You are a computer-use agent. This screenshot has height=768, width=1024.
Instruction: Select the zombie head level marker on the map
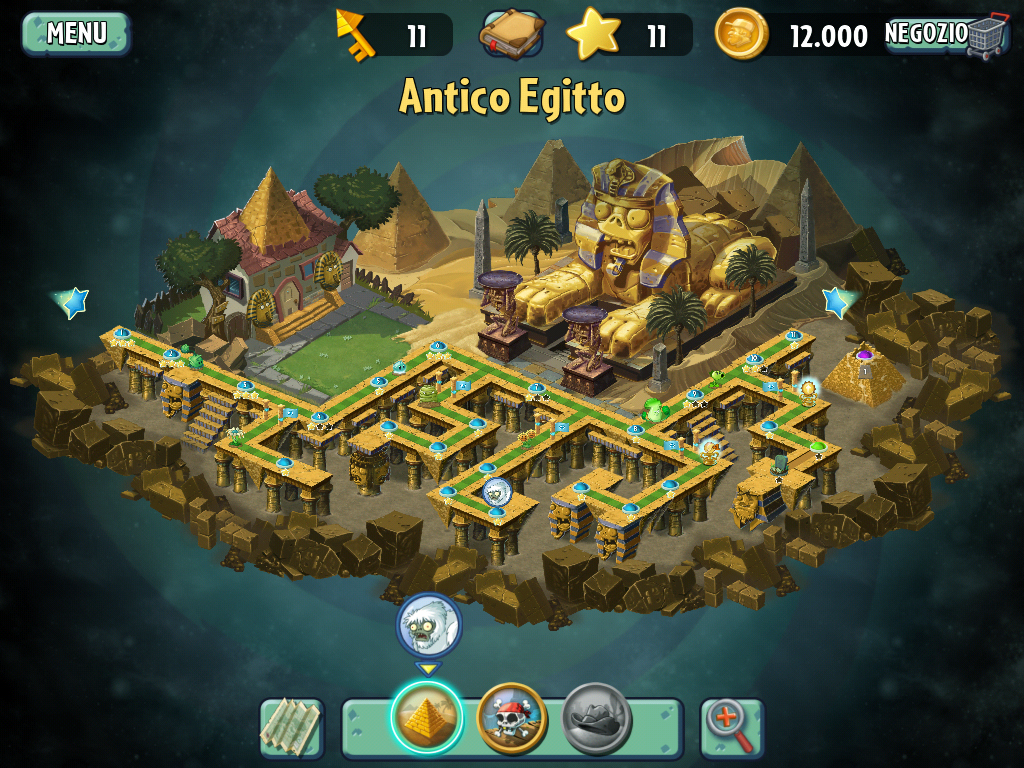pyautogui.click(x=497, y=491)
